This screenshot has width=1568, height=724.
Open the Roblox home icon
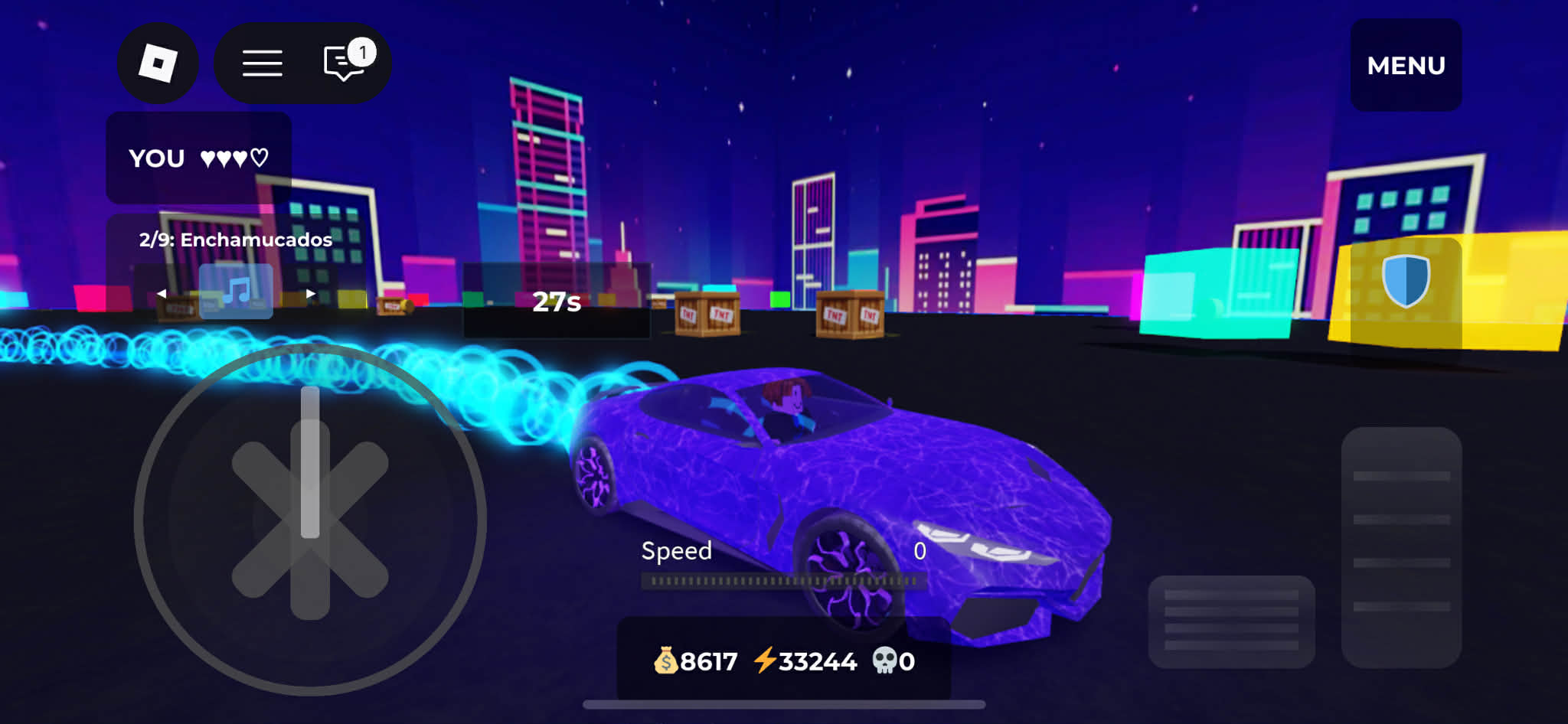[158, 63]
